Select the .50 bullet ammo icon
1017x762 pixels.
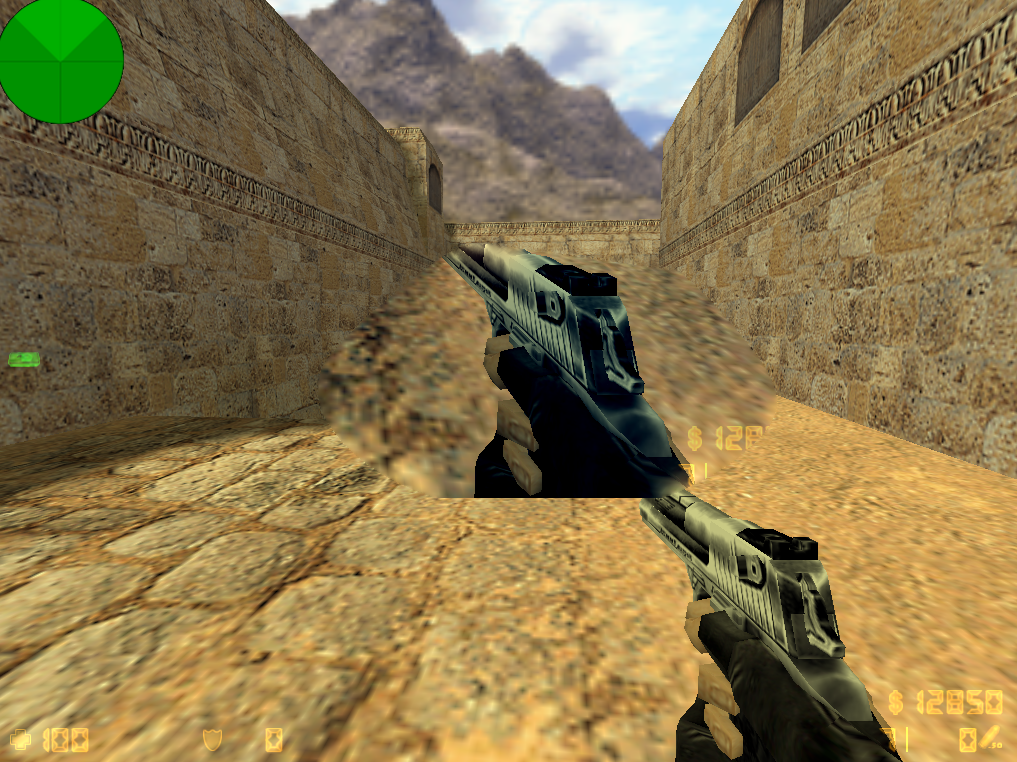987,739
